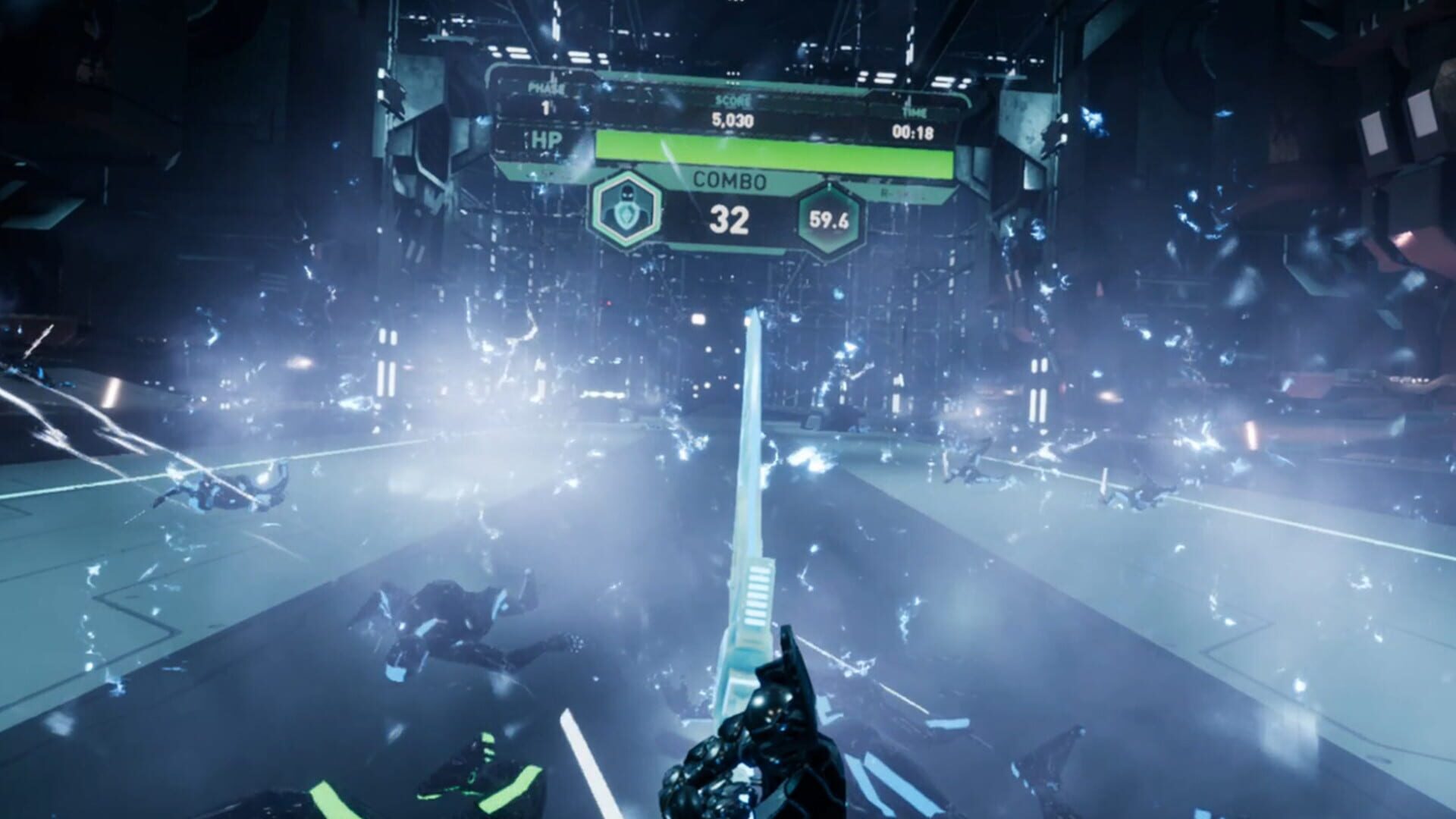Tap the HP label on the HUD
Screen dimensions: 1456x819
pos(548,140)
